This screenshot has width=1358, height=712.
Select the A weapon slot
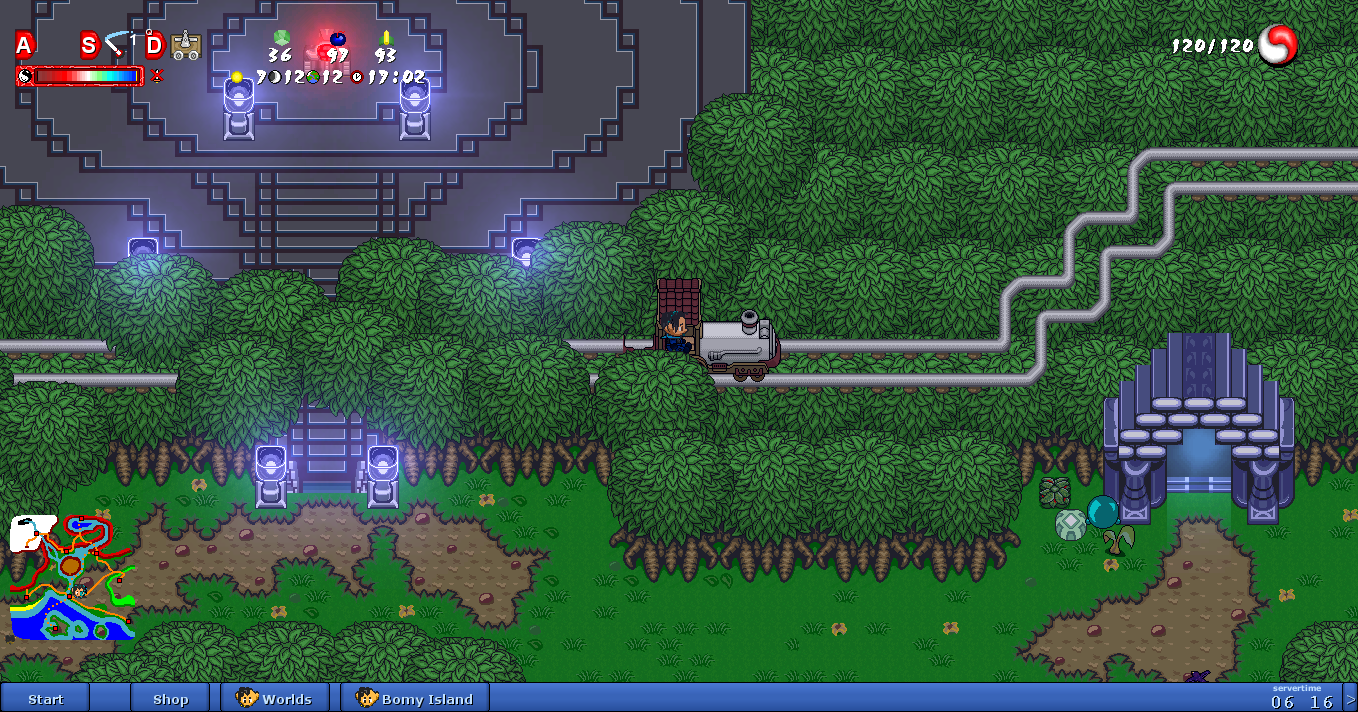[x=24, y=44]
